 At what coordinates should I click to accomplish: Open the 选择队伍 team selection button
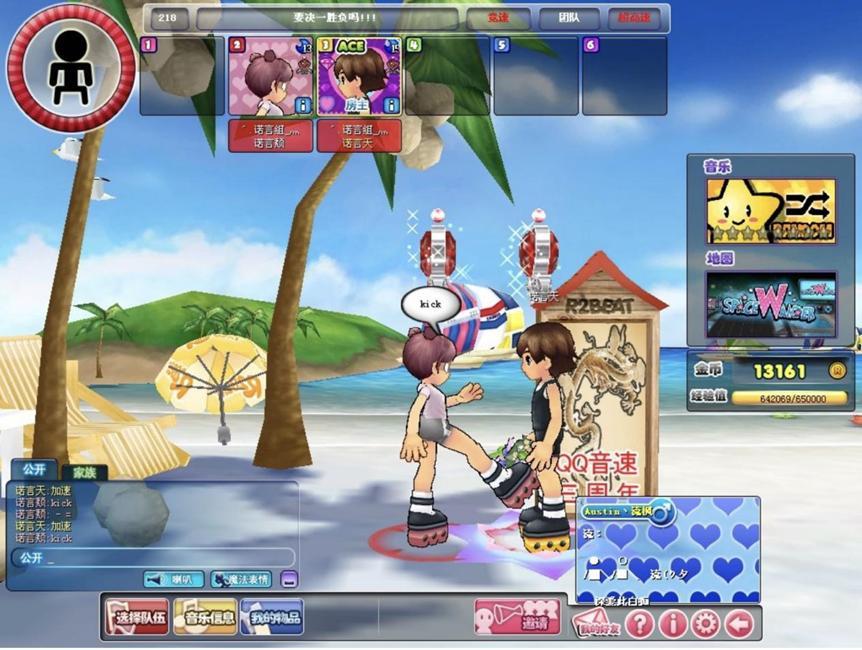[x=137, y=617]
